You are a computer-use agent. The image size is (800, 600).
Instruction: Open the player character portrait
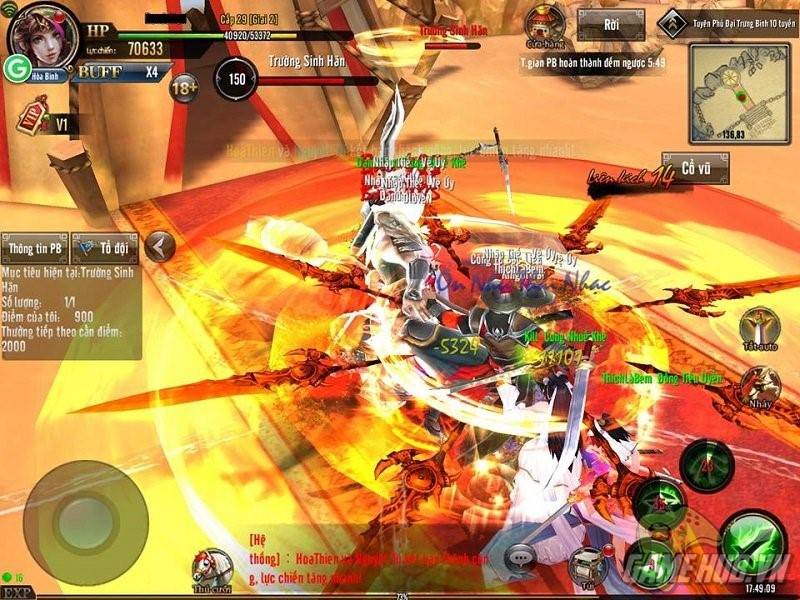tap(42, 33)
